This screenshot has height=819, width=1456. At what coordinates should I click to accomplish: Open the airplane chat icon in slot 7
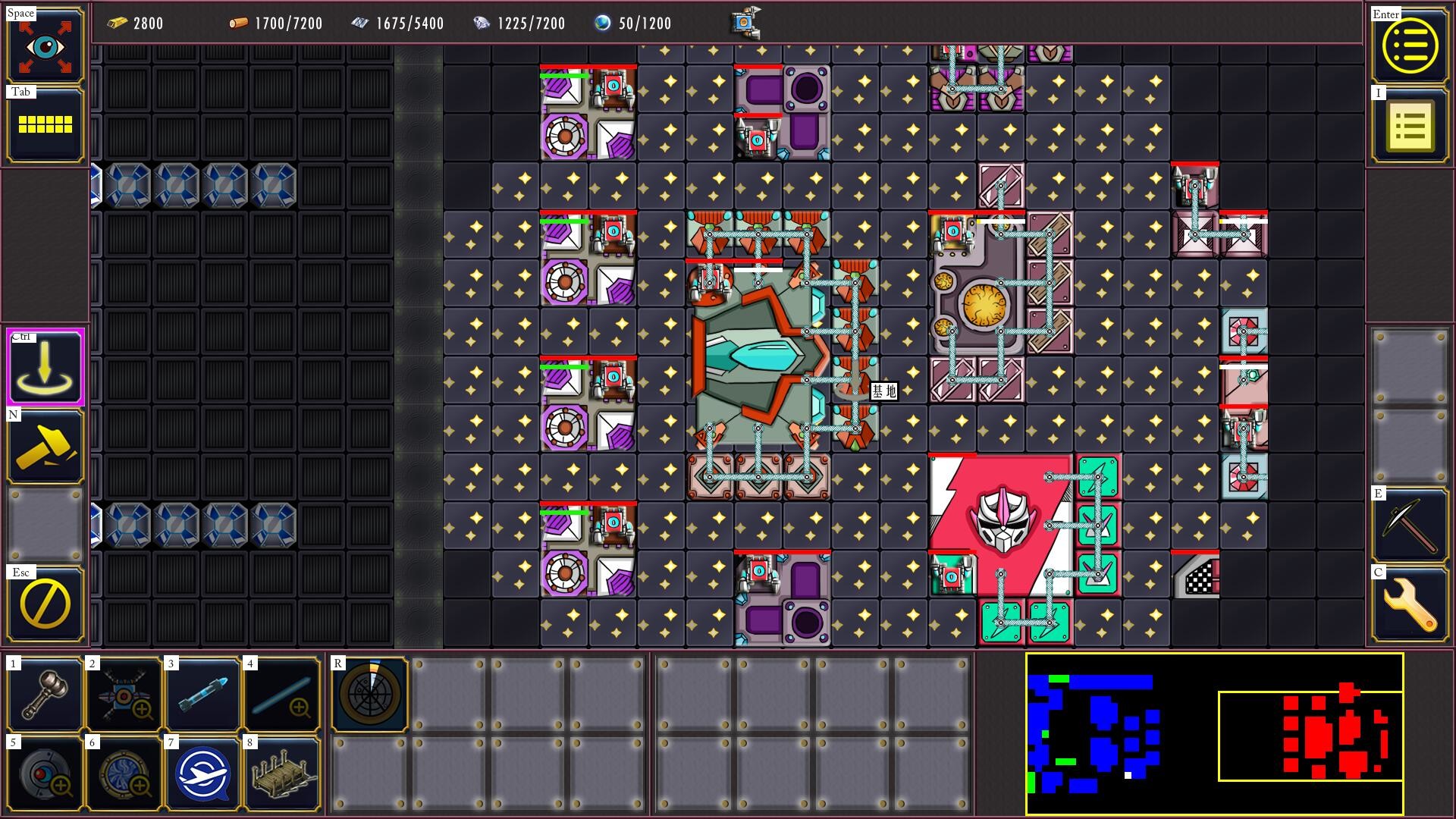202,771
